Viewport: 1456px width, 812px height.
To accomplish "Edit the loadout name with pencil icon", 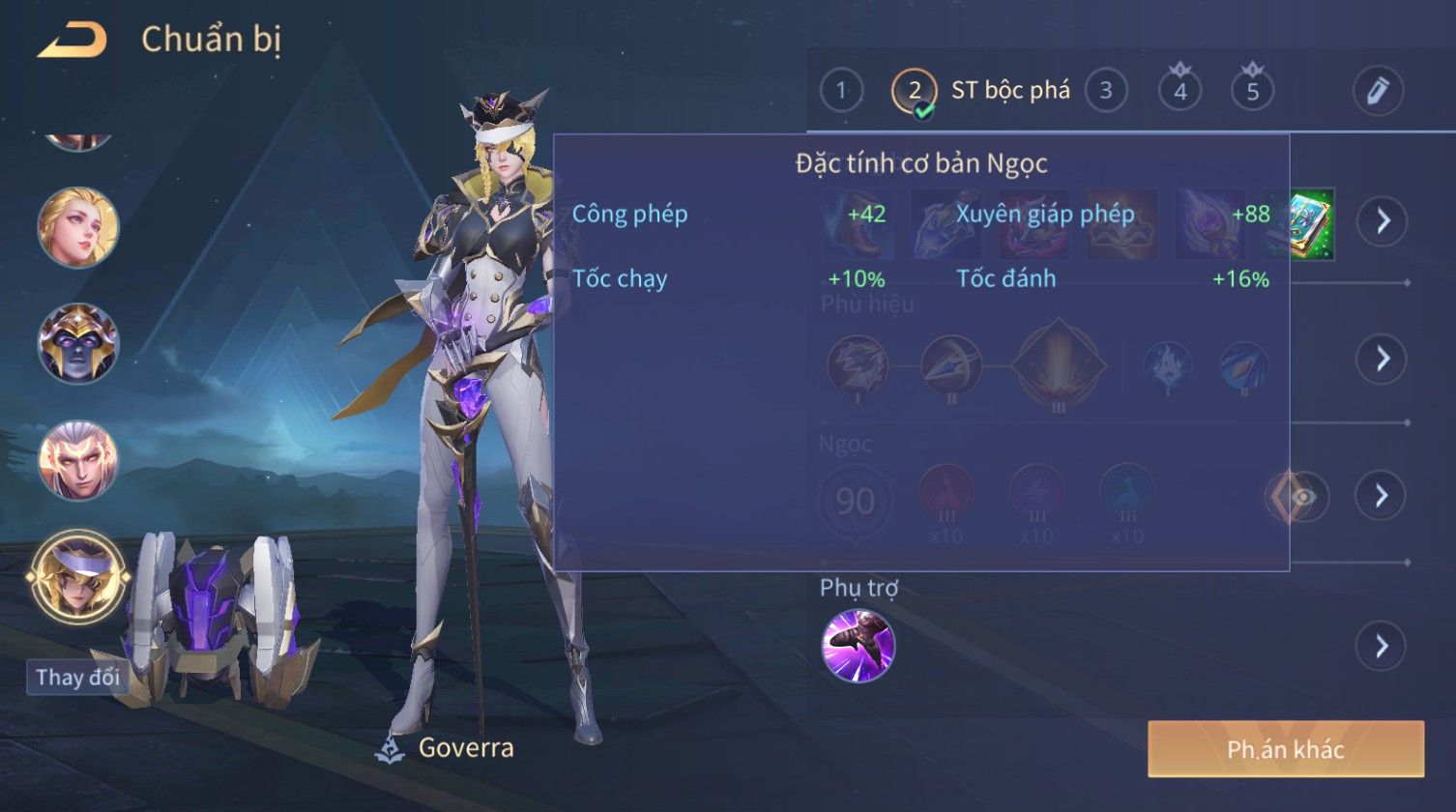I will 1378,92.
